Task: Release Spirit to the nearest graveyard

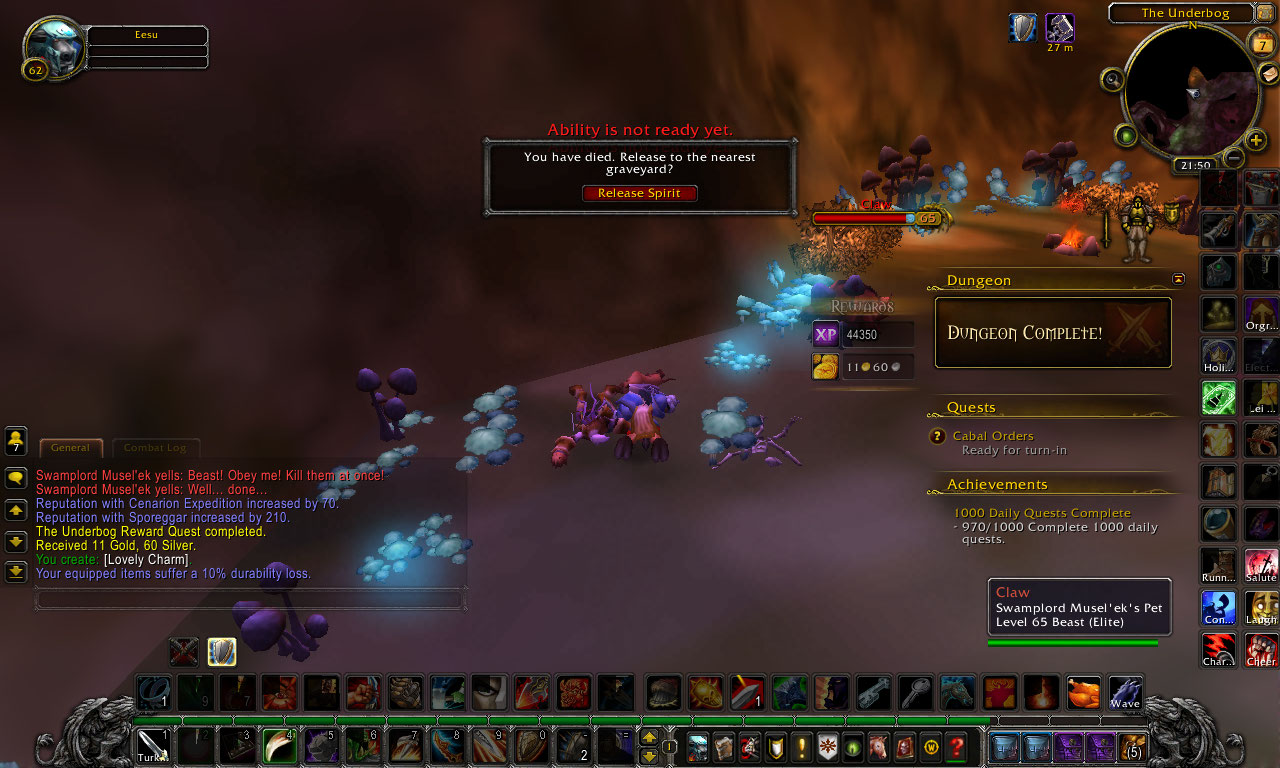Action: (x=639, y=193)
